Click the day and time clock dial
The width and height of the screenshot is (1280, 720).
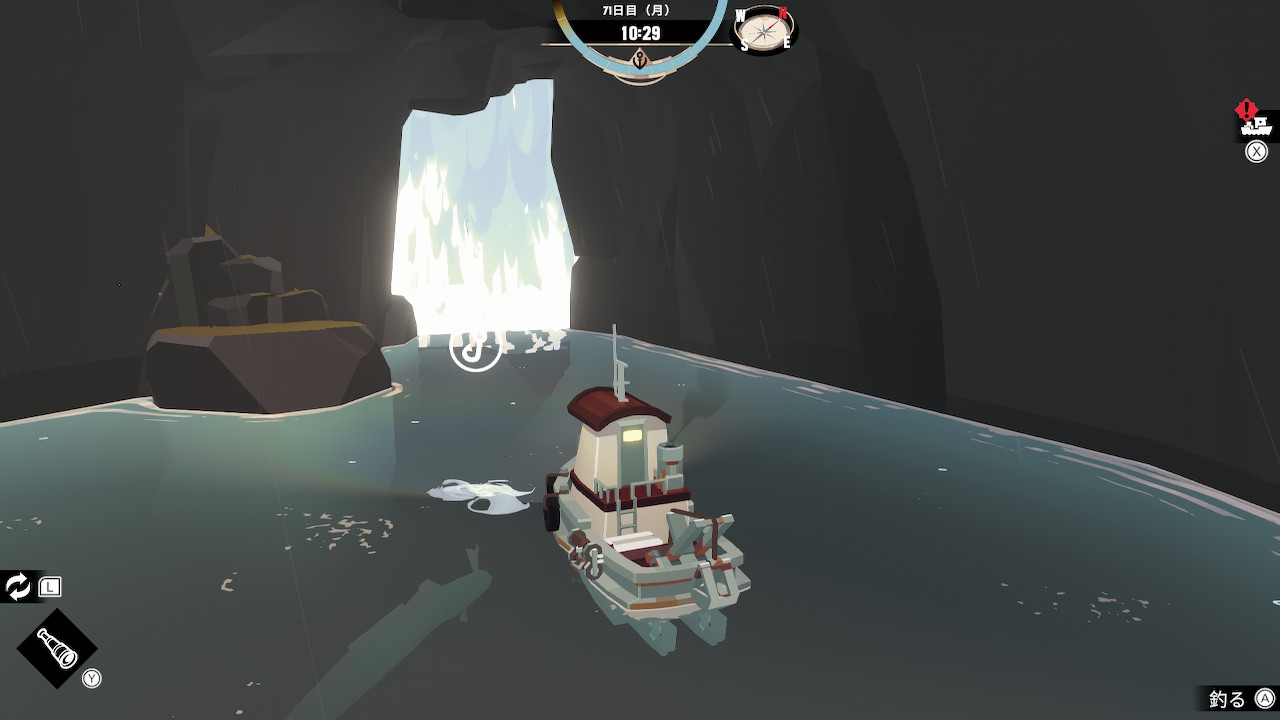click(x=640, y=33)
